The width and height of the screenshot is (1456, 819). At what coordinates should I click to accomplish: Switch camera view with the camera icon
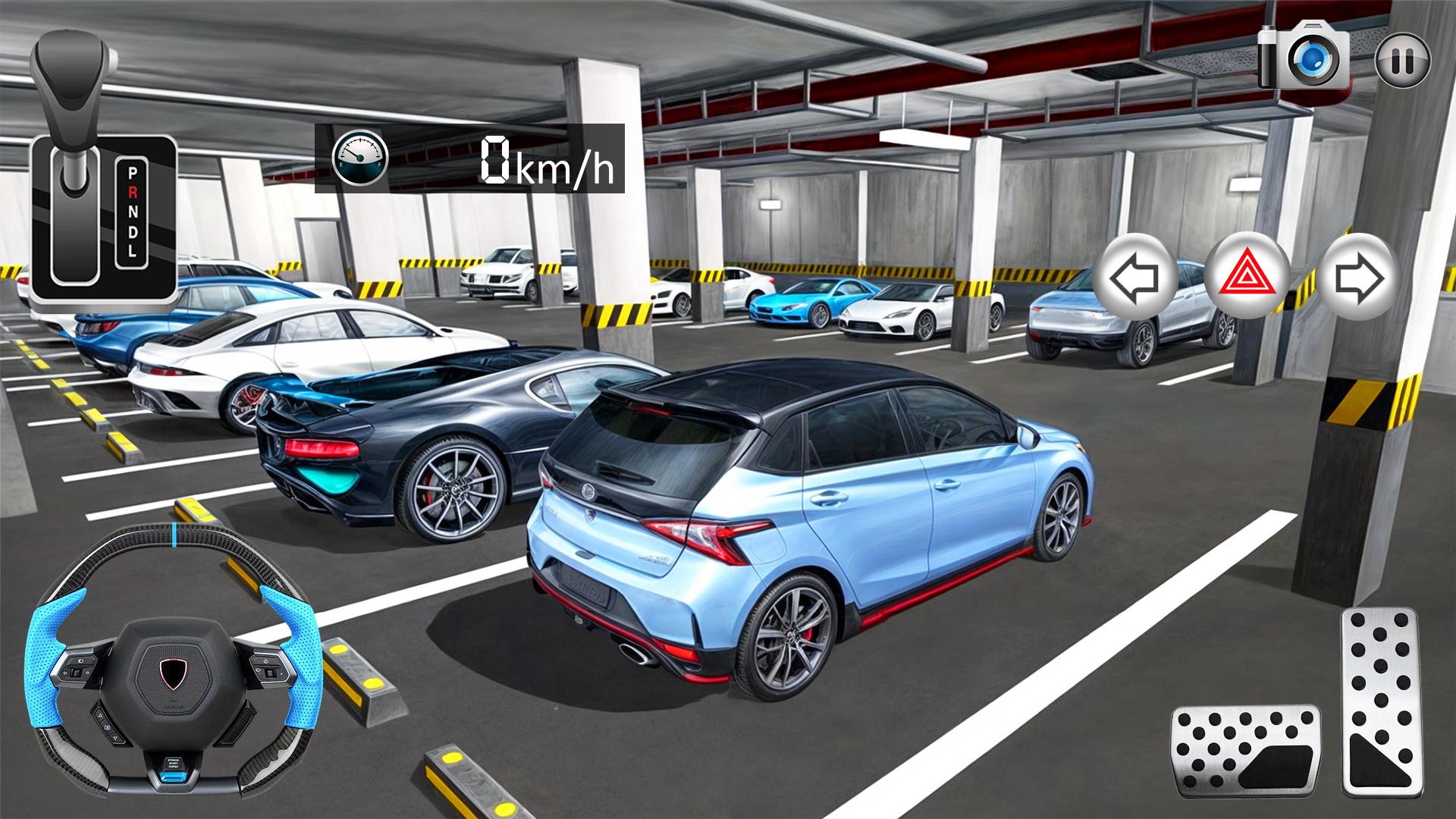click(x=1304, y=57)
